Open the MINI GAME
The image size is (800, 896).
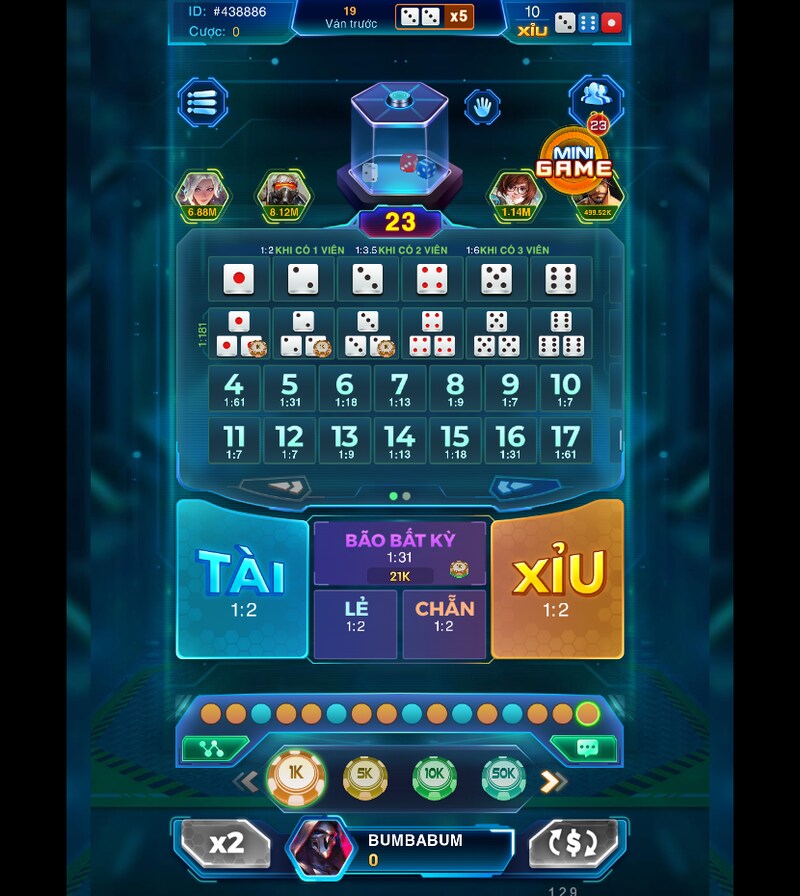point(574,159)
